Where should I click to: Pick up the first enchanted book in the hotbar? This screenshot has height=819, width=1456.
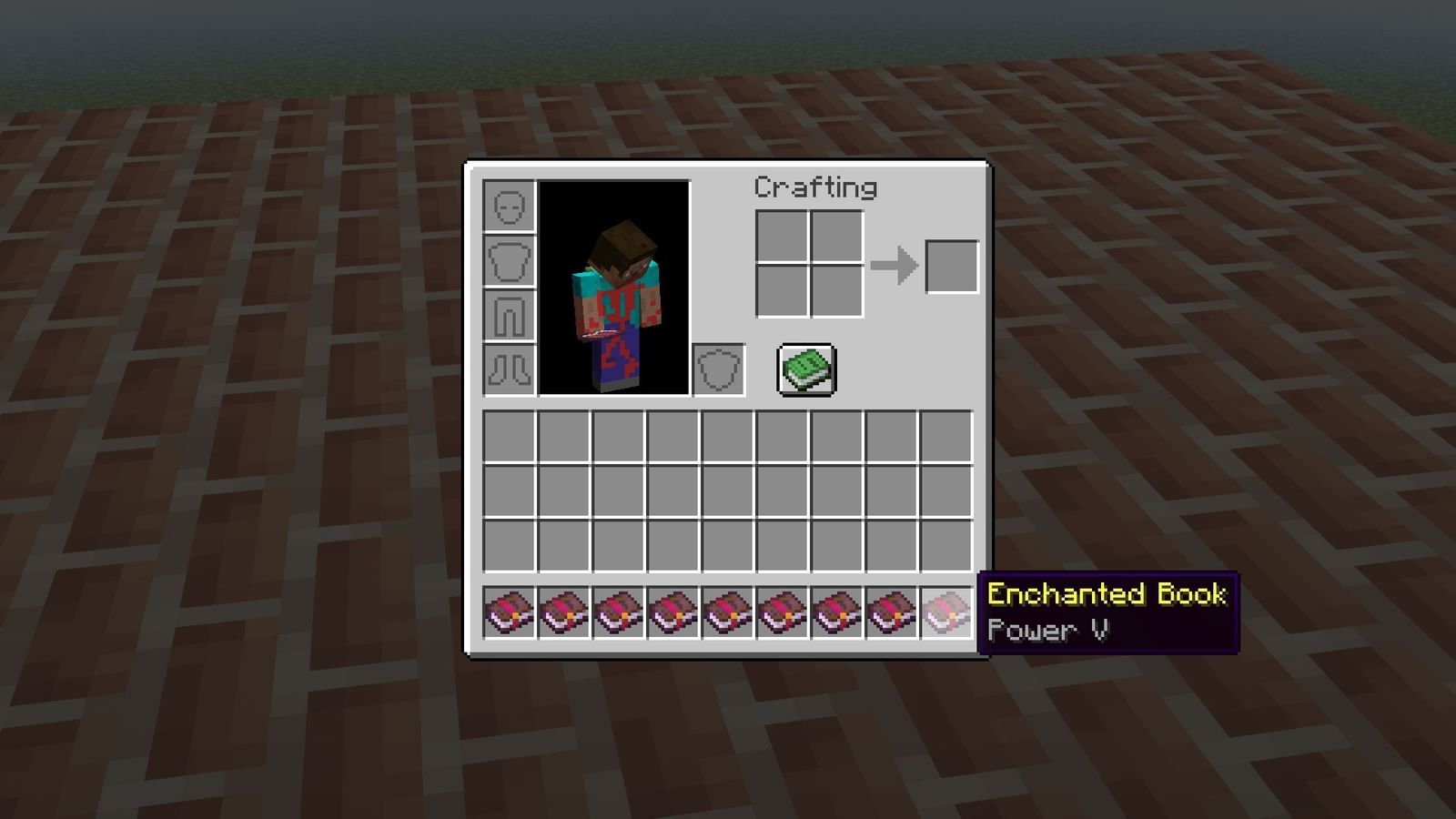pyautogui.click(x=510, y=612)
